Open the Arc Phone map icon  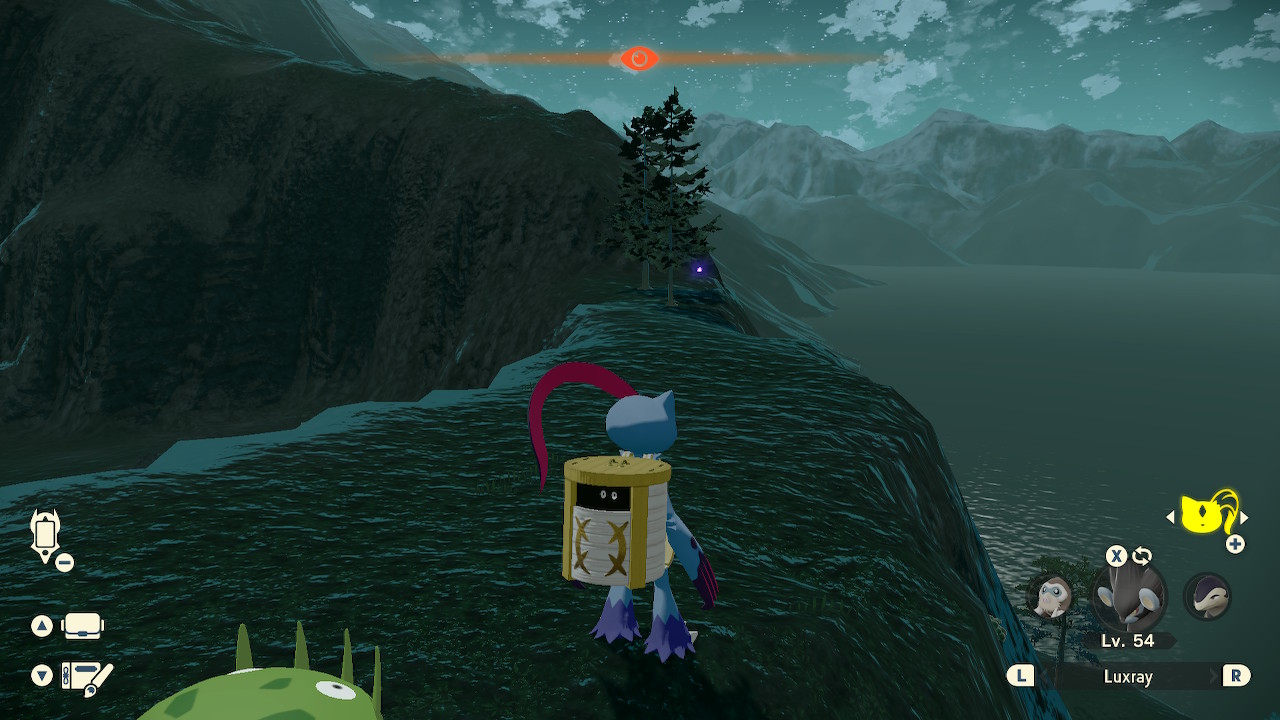[x=43, y=535]
